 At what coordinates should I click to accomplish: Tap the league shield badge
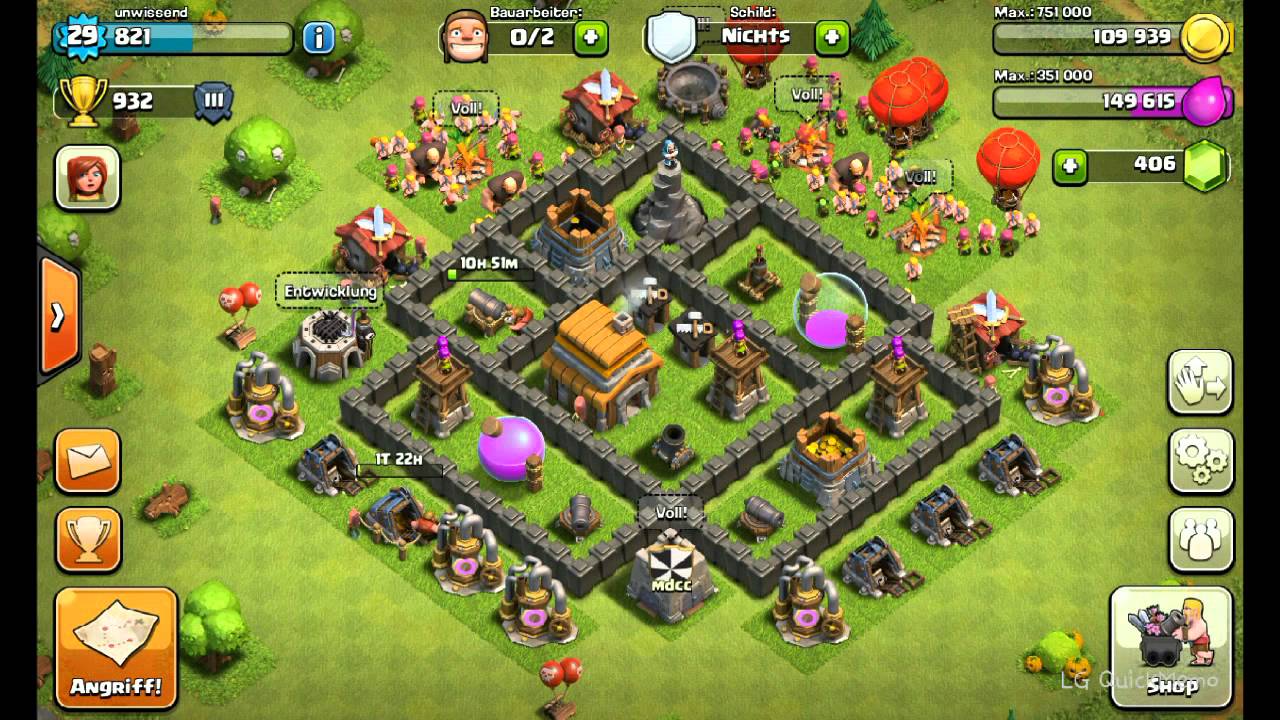213,101
